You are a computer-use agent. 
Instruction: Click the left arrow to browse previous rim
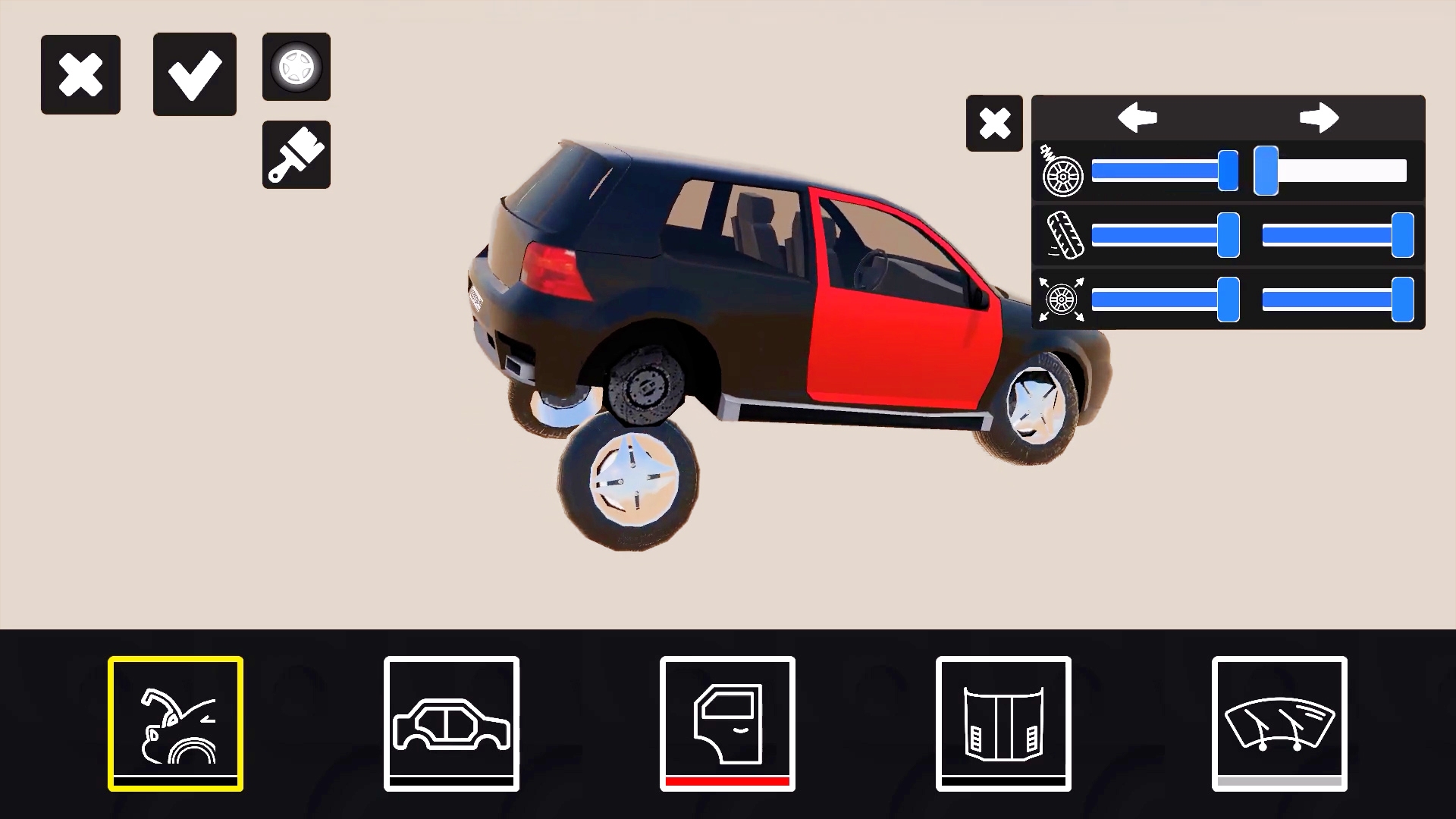coord(1136,118)
